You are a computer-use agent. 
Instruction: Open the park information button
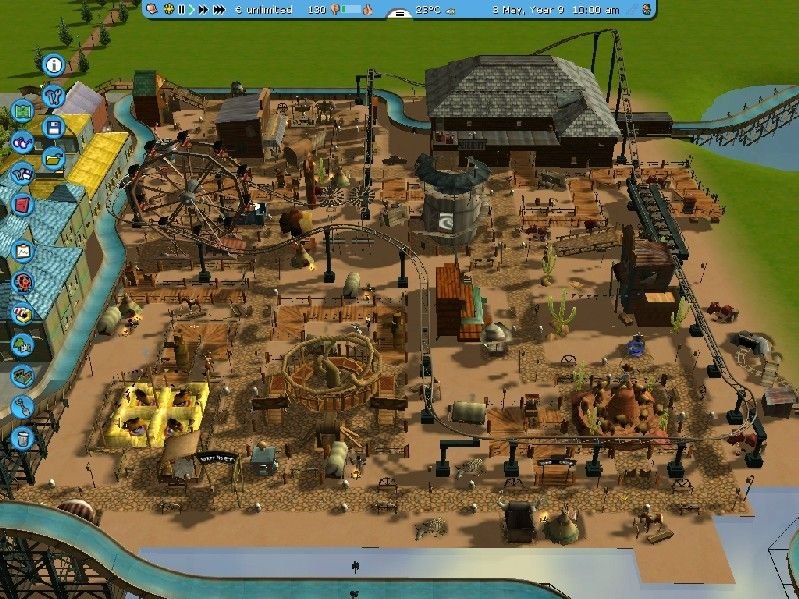53,65
